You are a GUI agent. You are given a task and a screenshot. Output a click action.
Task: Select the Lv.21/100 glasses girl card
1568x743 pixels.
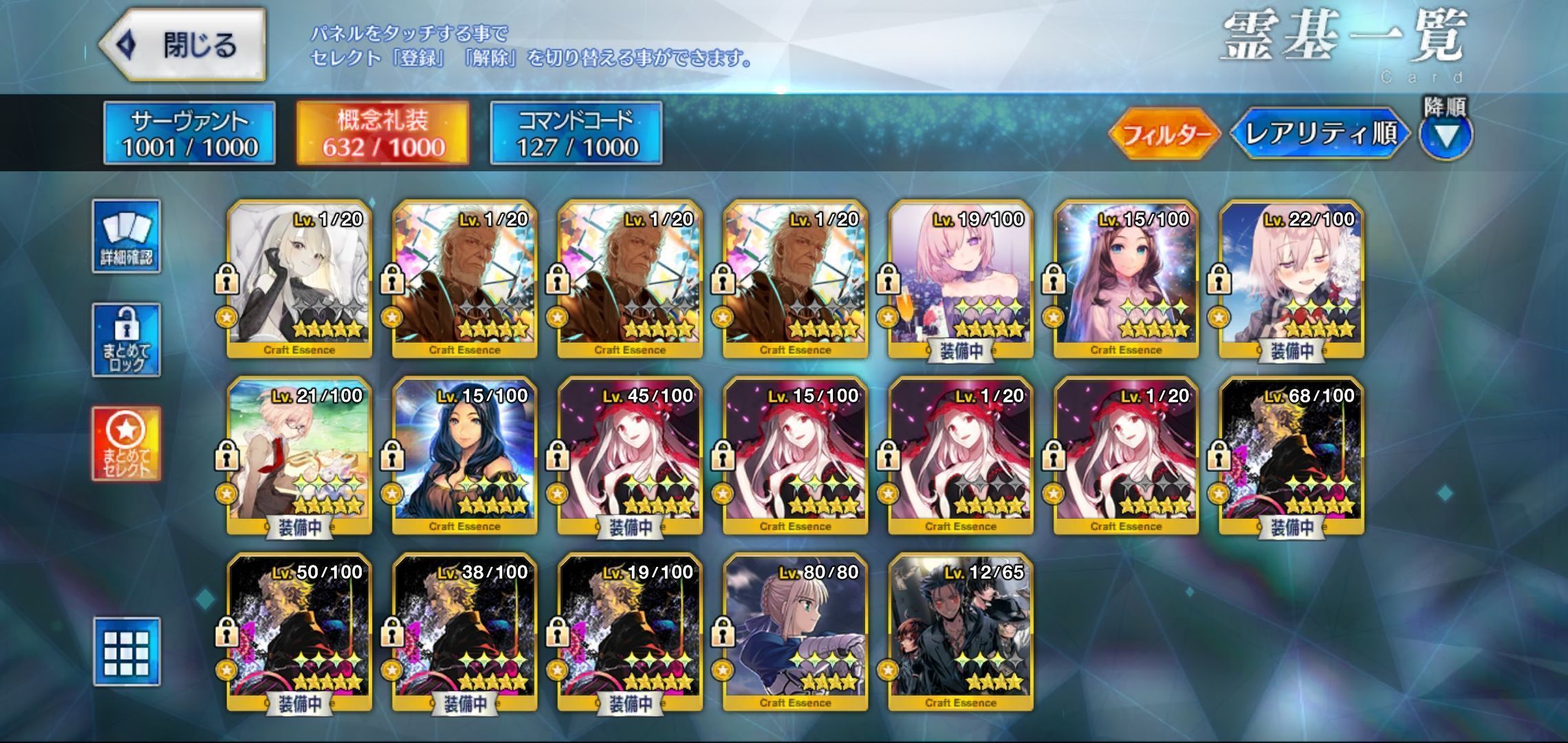tap(300, 455)
